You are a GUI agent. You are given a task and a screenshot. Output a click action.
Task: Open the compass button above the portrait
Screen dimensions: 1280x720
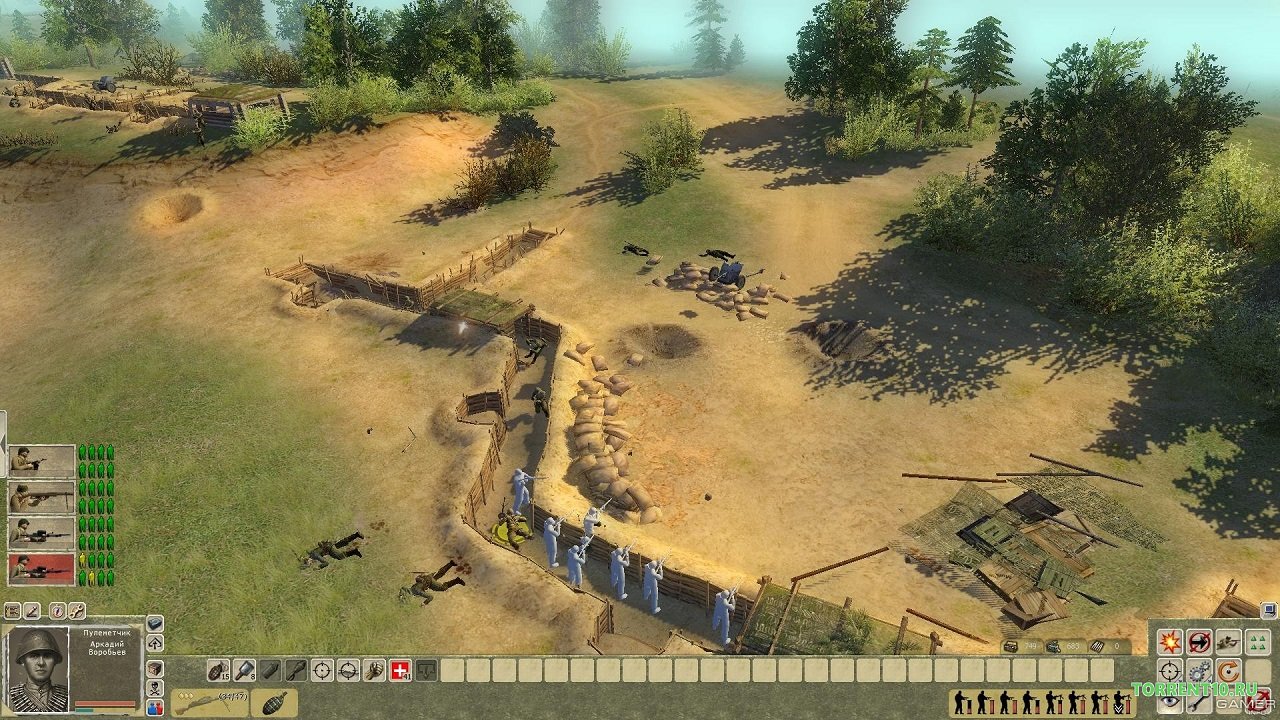point(57,610)
